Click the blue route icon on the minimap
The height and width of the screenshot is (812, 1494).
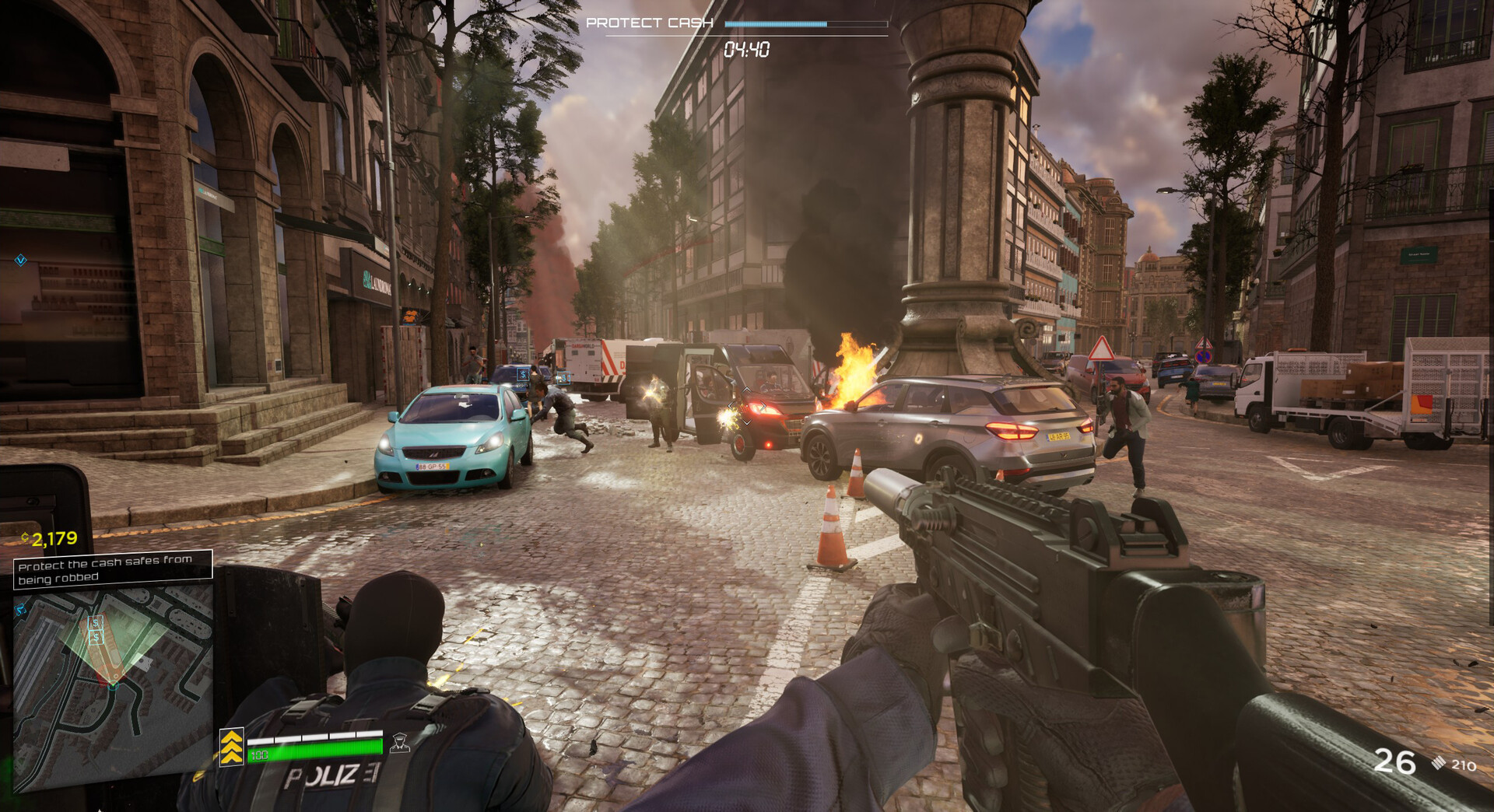(x=21, y=609)
